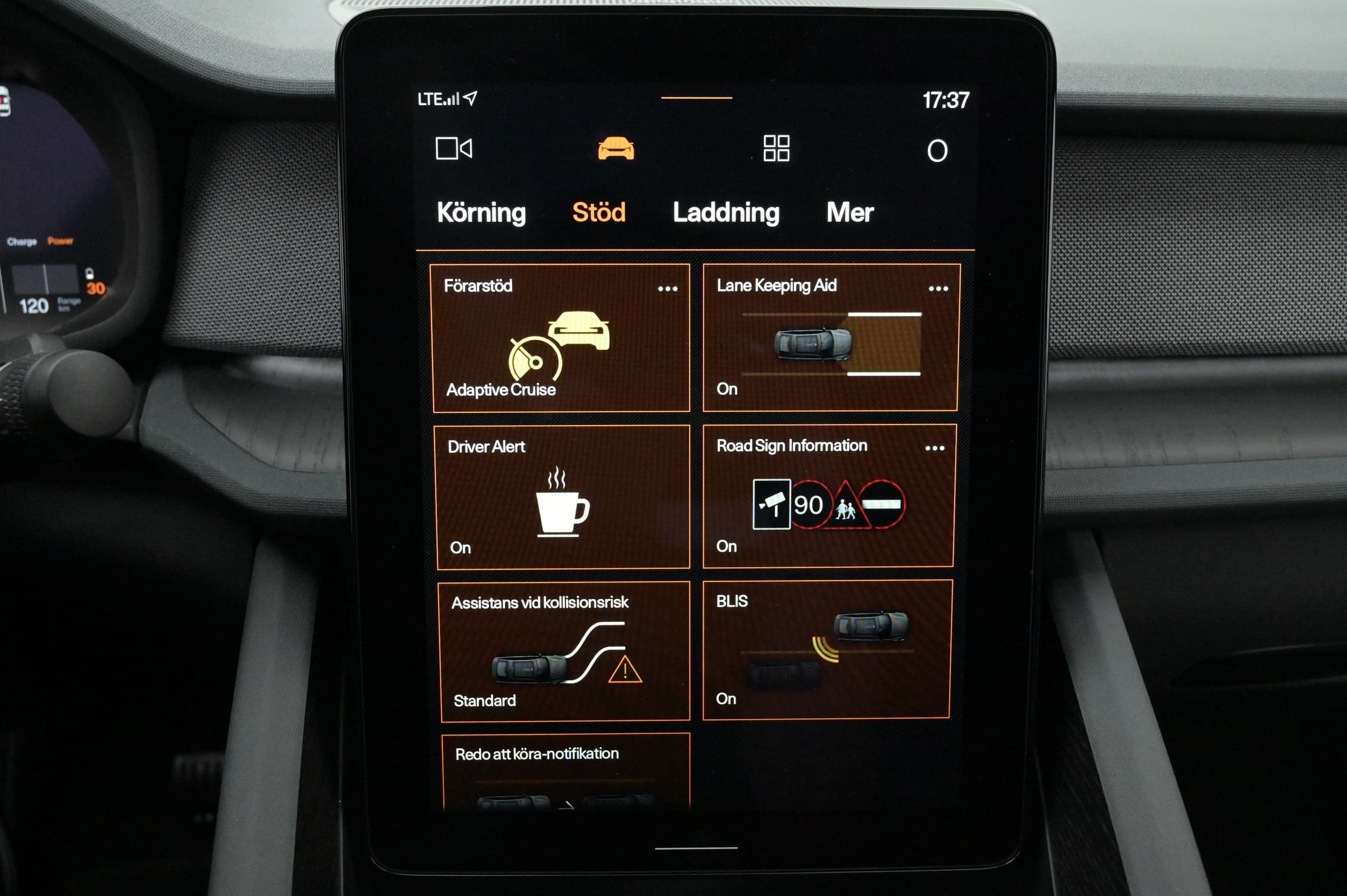The image size is (1347, 896).
Task: Open the app grid icon
Action: click(776, 149)
